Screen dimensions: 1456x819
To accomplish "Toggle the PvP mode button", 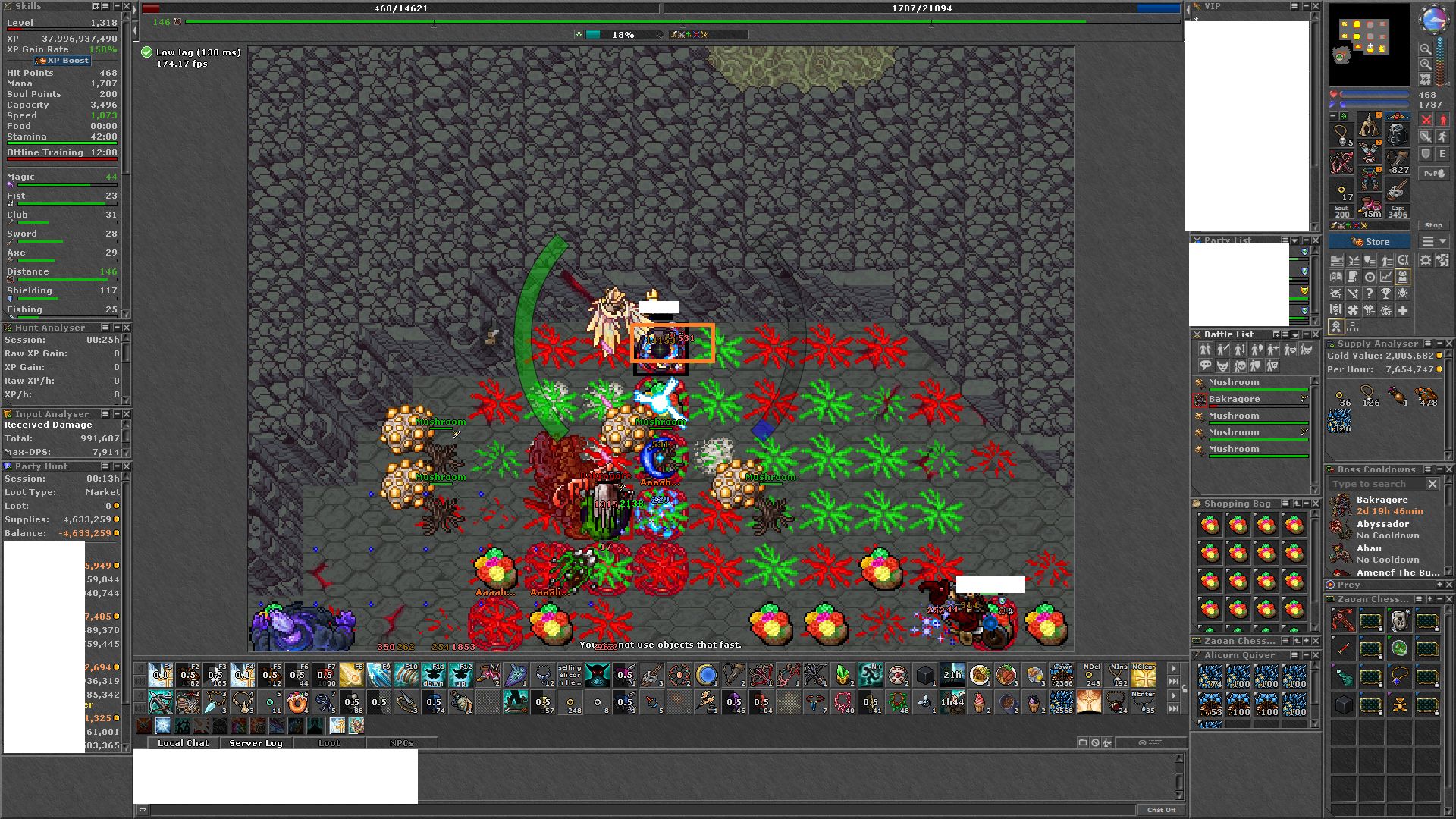I will [x=1433, y=174].
